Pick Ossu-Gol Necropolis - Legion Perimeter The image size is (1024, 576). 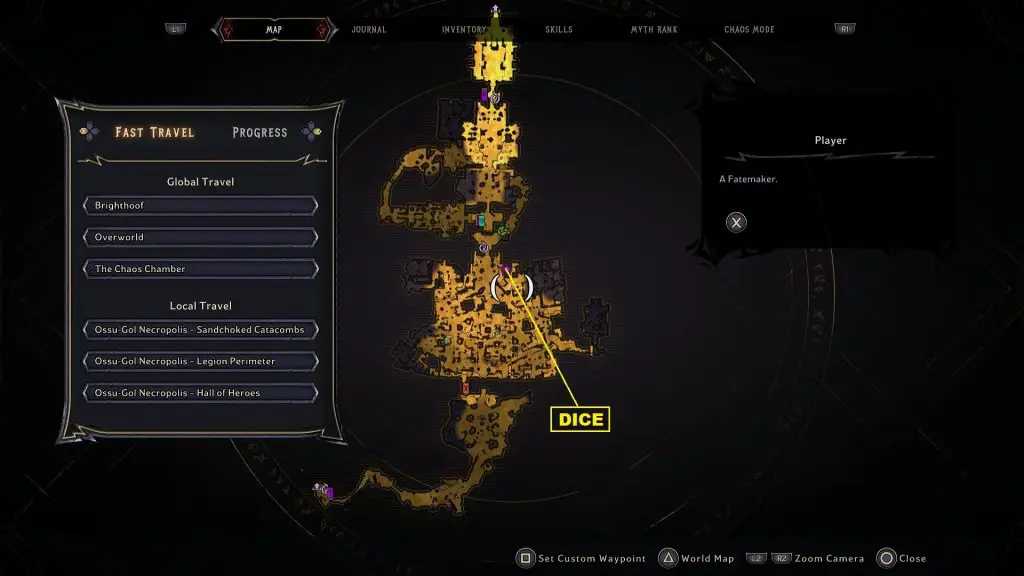pyautogui.click(x=201, y=361)
